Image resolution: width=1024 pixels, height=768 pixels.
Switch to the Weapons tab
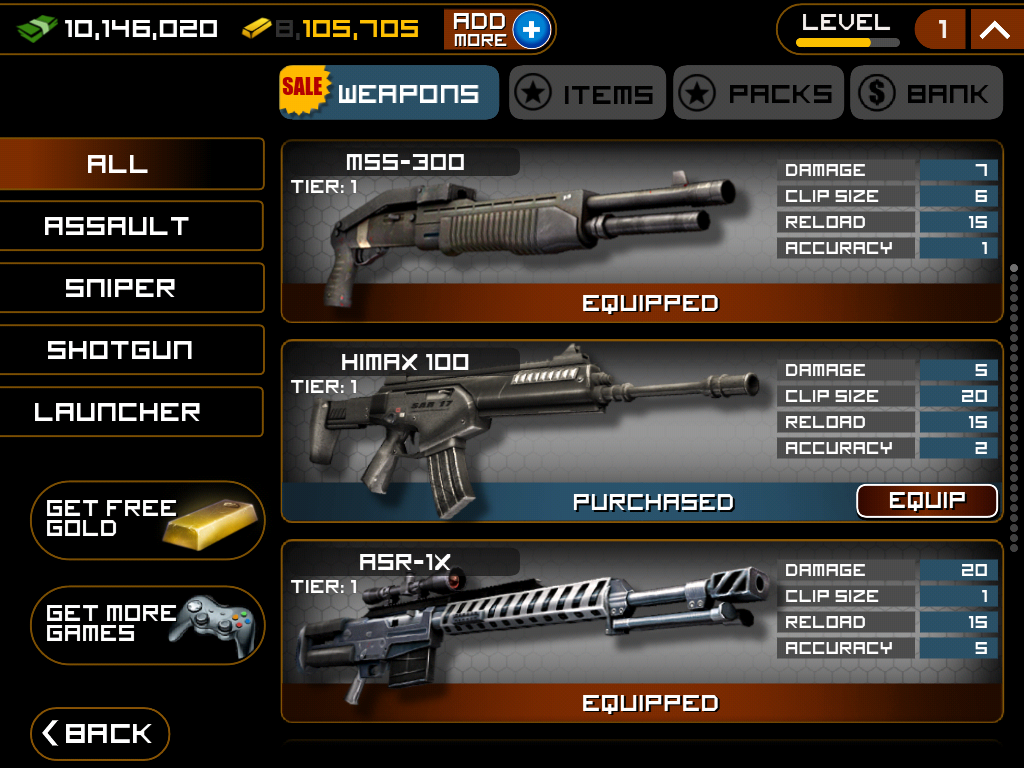(x=389, y=93)
